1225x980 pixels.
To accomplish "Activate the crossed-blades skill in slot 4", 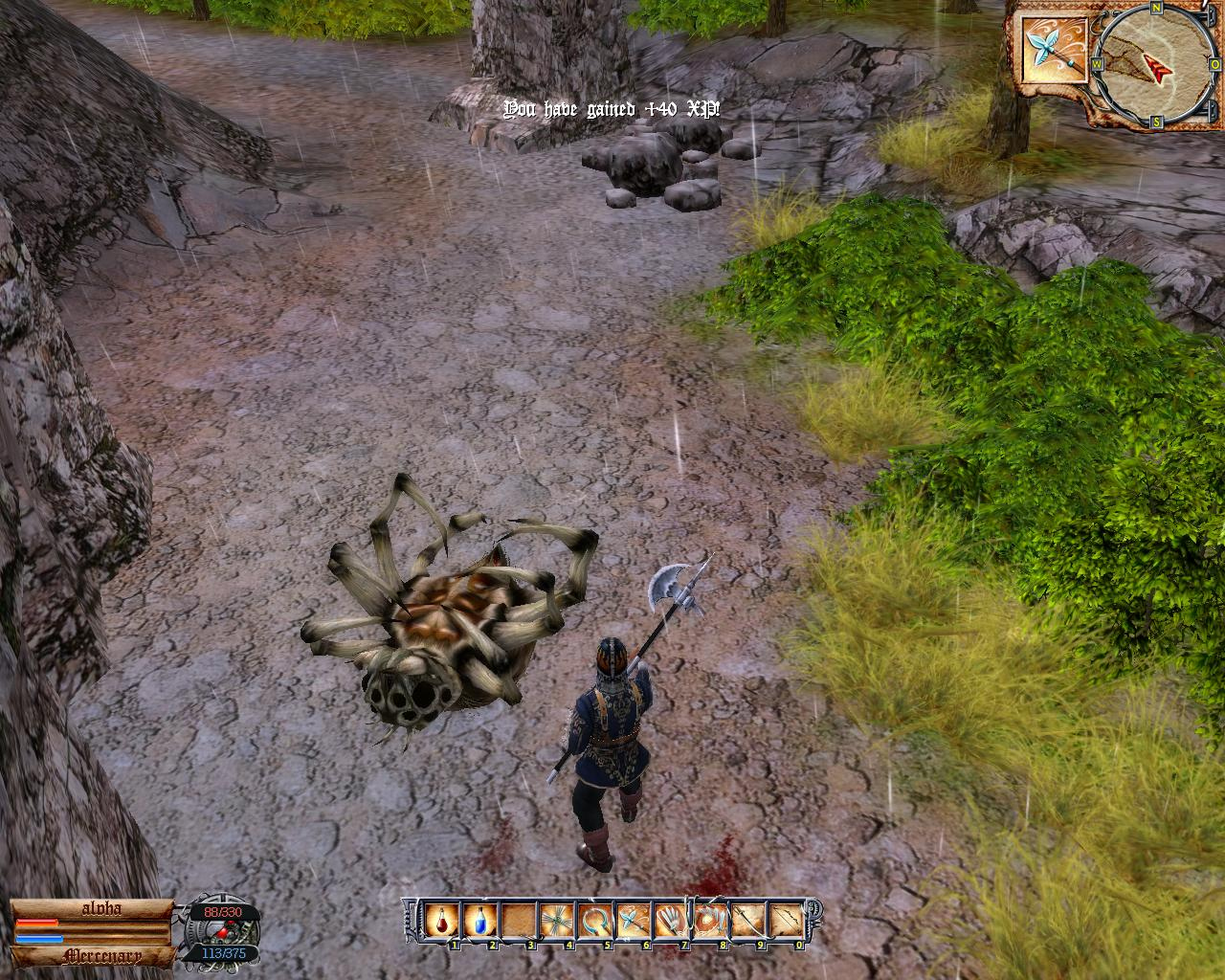I will point(555,922).
